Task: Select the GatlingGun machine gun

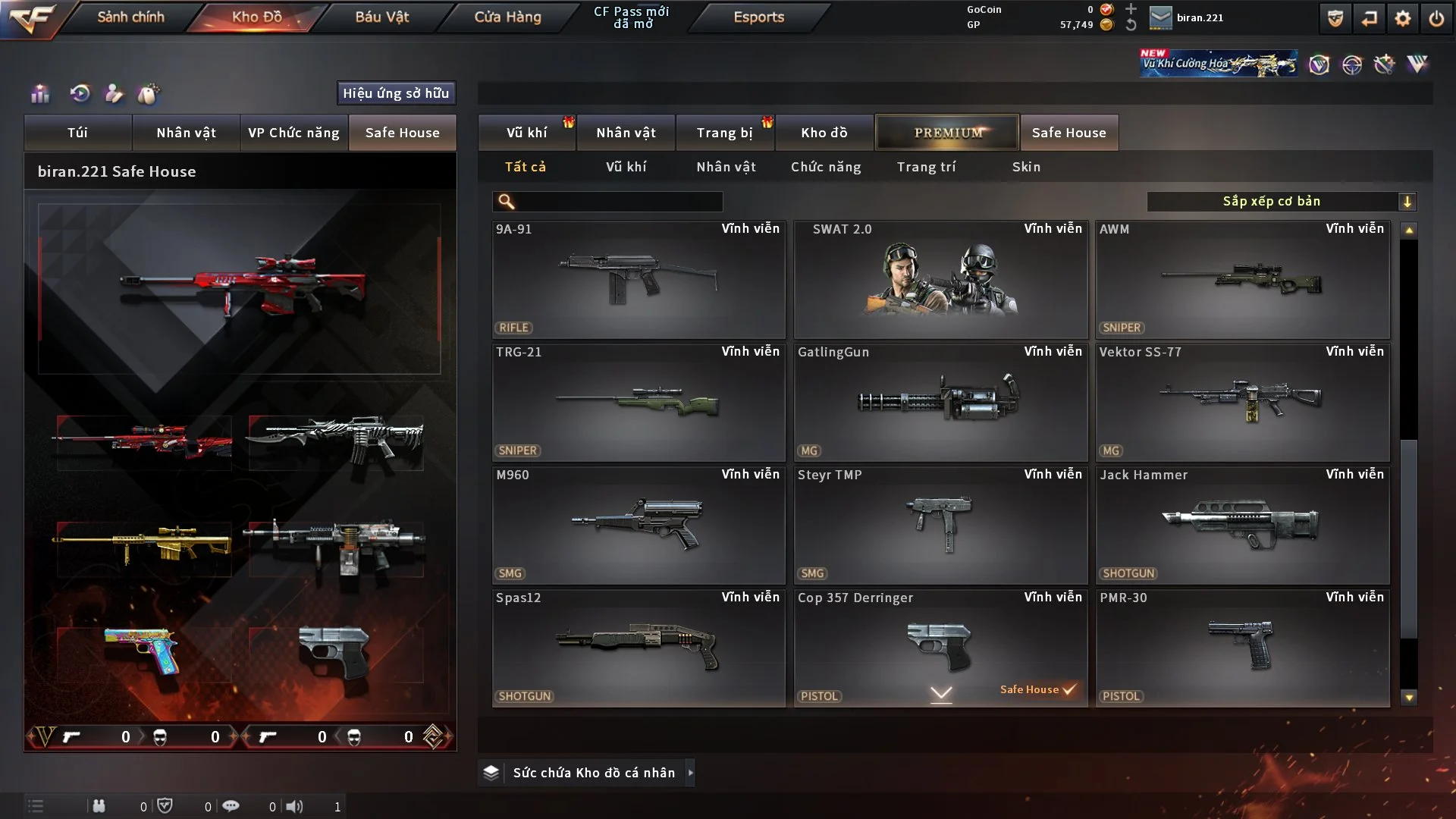Action: pyautogui.click(x=940, y=403)
